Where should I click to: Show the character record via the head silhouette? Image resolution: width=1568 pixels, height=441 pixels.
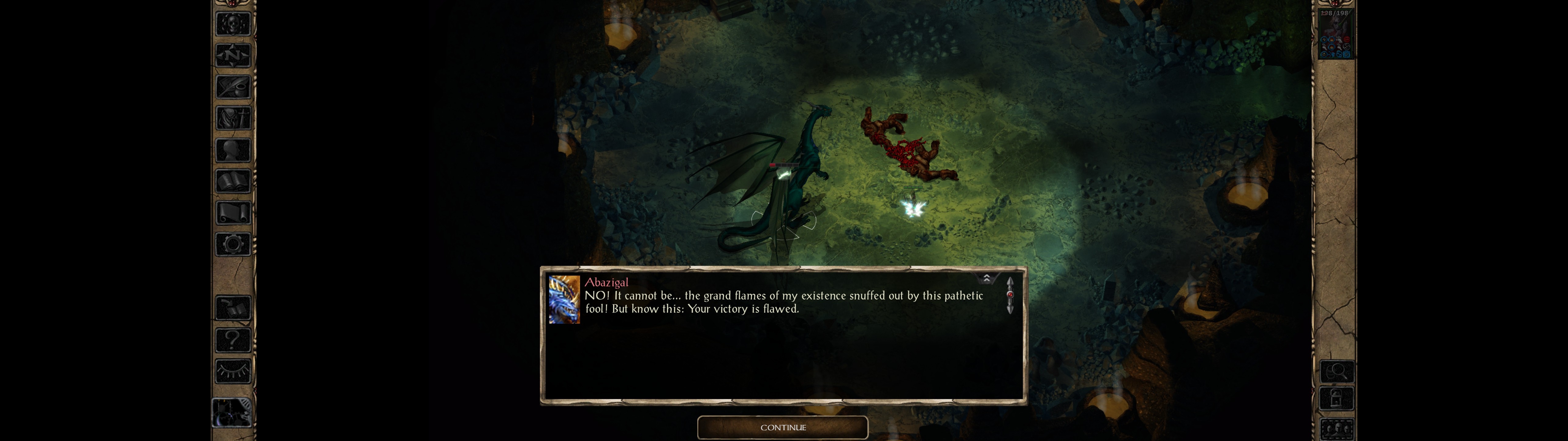233,150
